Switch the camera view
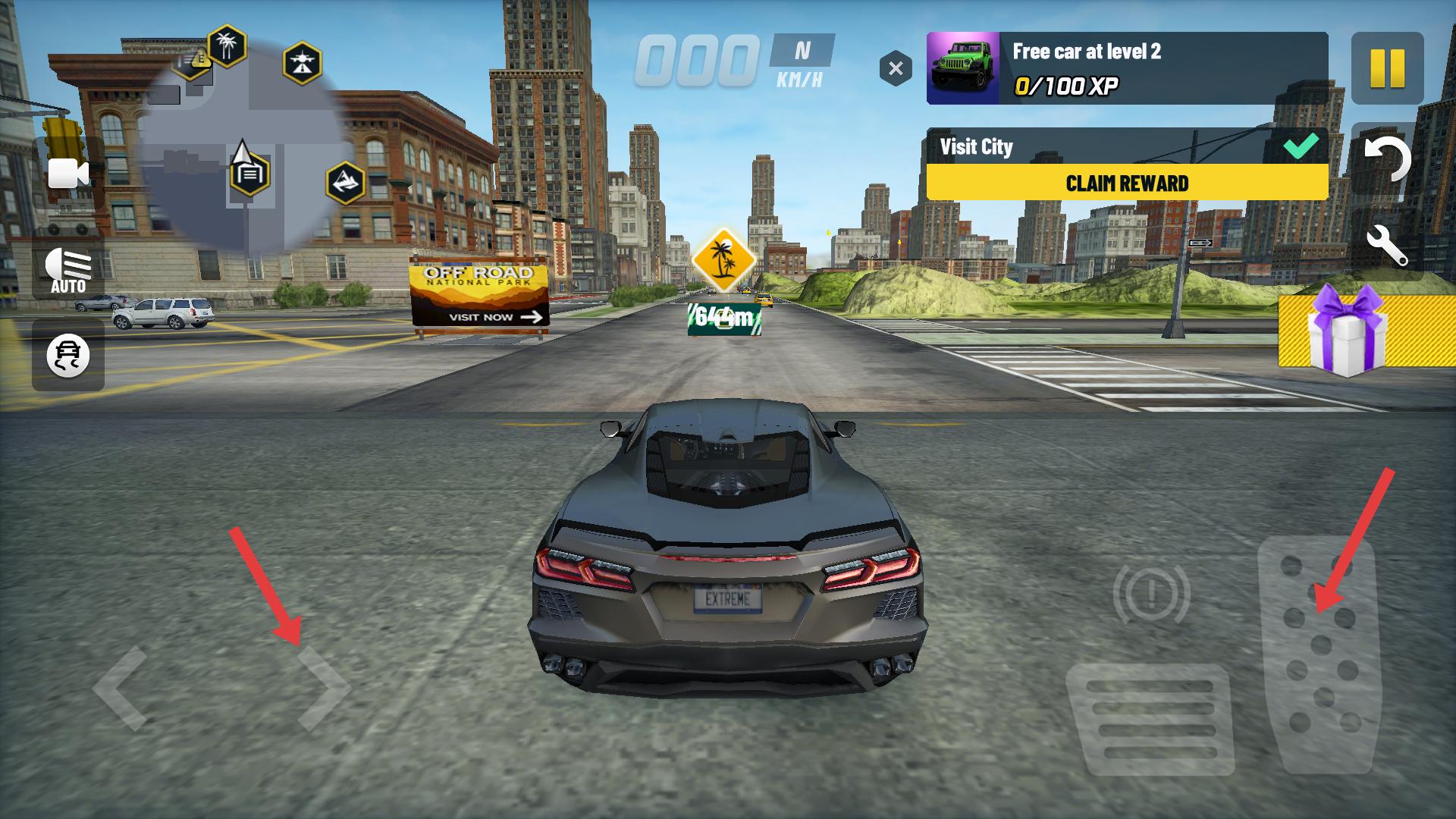The image size is (1456, 819). (x=68, y=174)
